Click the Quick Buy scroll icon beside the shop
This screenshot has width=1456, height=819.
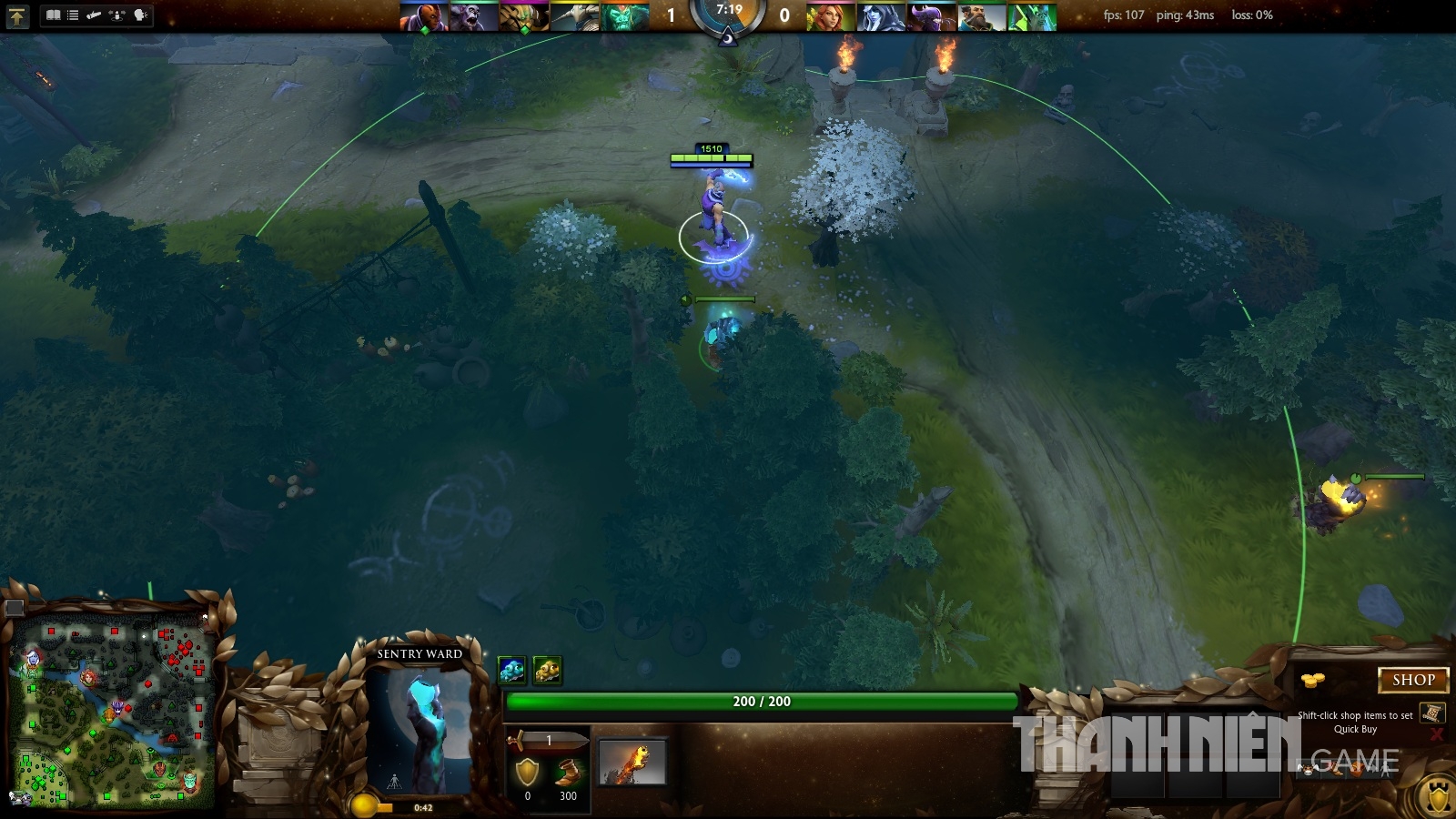[x=1434, y=713]
